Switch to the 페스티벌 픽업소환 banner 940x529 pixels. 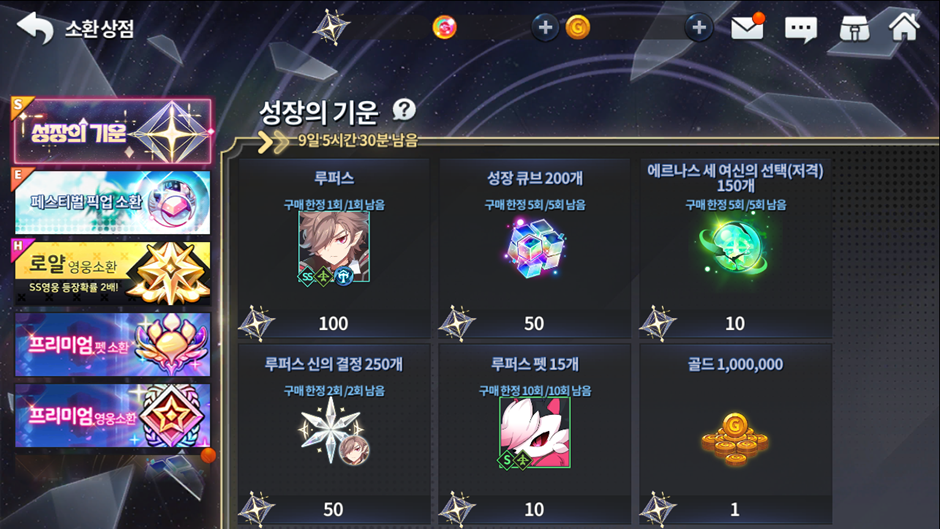[x=112, y=202]
